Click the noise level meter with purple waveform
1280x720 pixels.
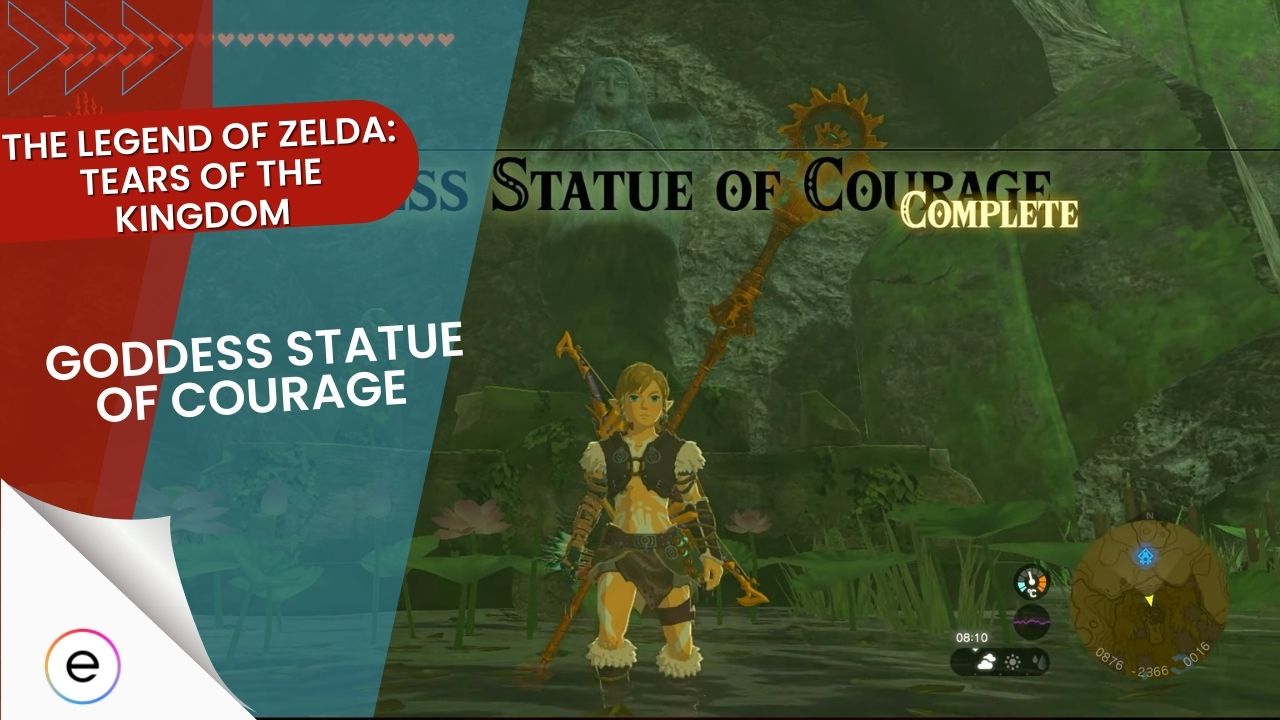tap(1032, 620)
